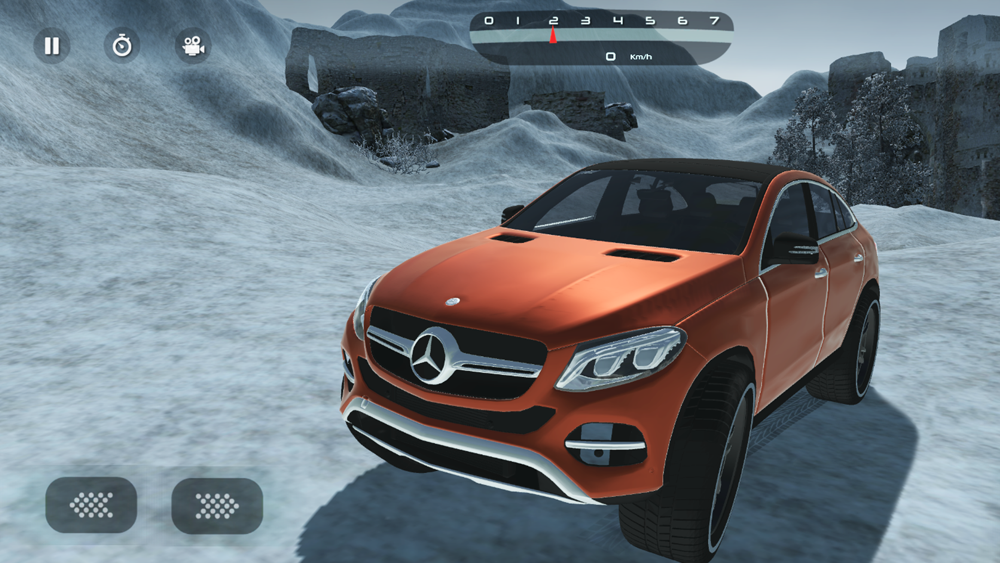Image resolution: width=1000 pixels, height=563 pixels.
Task: Switch the view using the camera icon
Action: (192, 46)
